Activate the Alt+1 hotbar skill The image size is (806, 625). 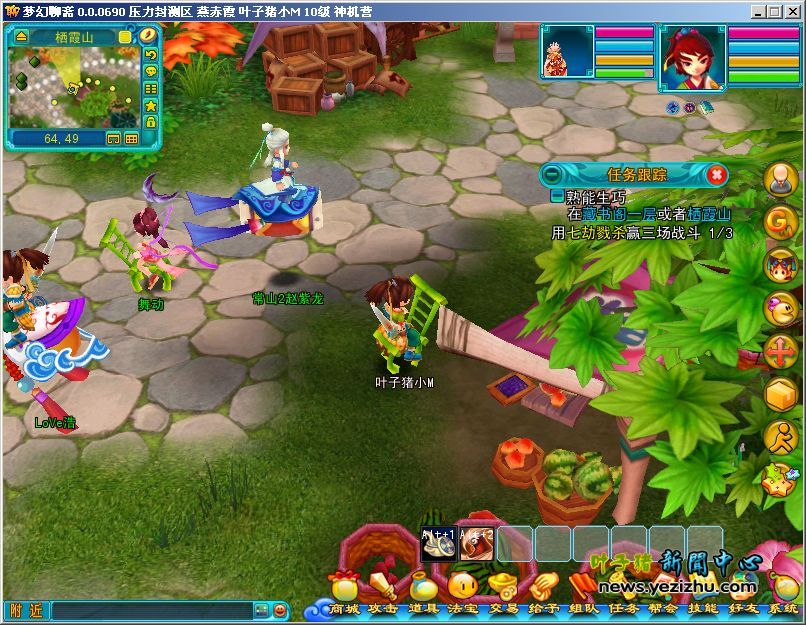[439, 543]
